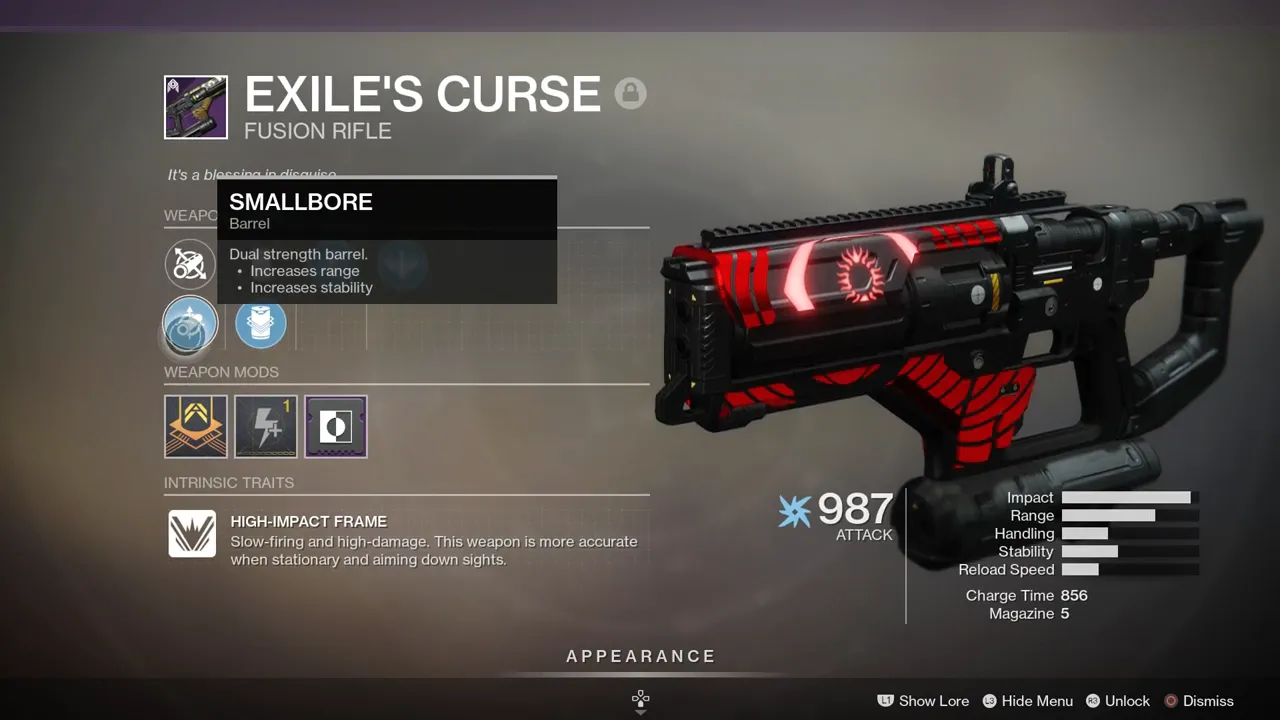Image resolution: width=1280 pixels, height=720 pixels.
Task: Click the Range stat bar
Action: tap(1112, 515)
